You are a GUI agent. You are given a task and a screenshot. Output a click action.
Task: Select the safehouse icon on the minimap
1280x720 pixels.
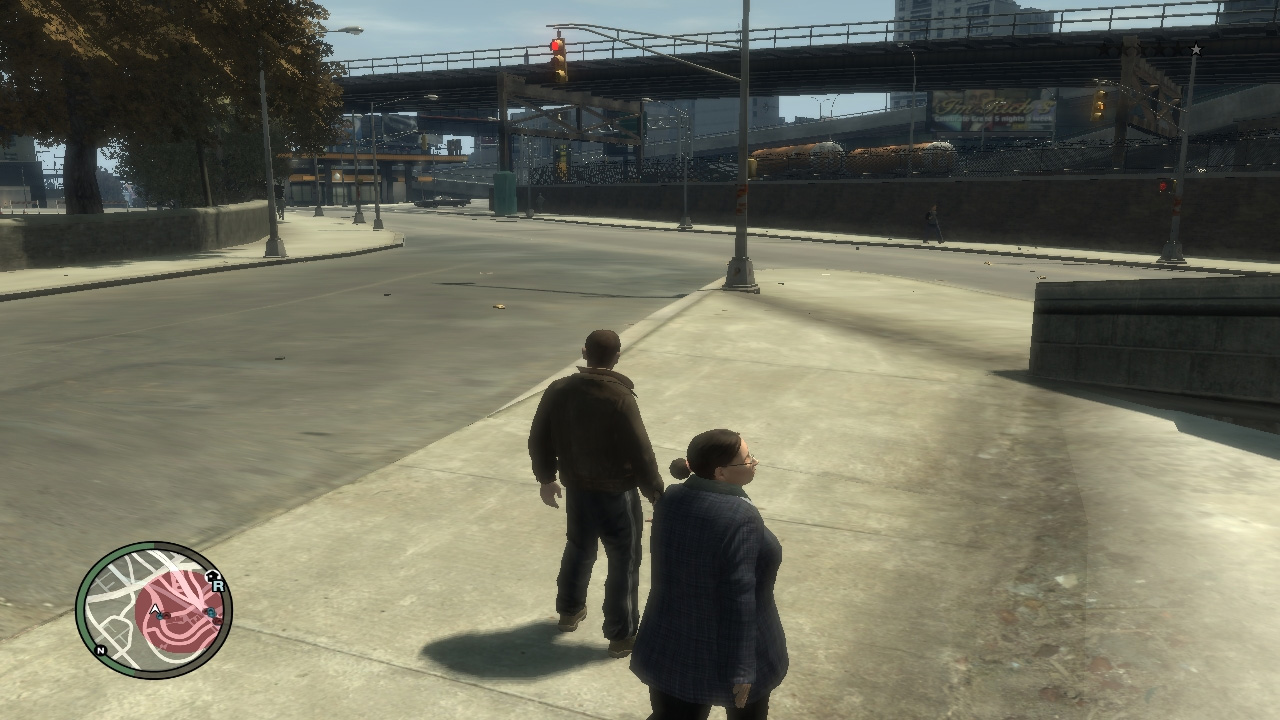pyautogui.click(x=211, y=574)
